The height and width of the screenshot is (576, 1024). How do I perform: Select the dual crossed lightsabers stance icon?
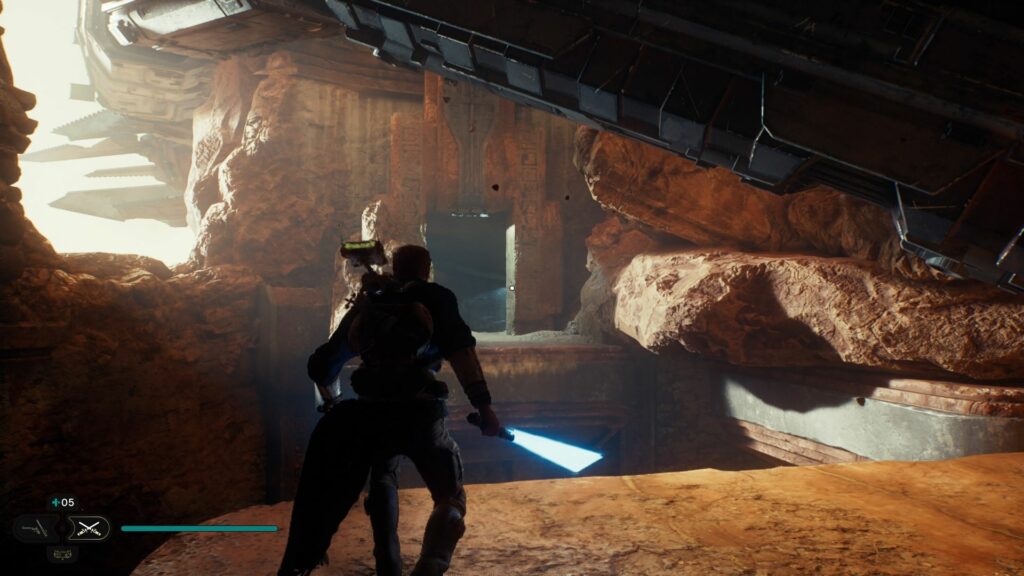click(x=90, y=528)
